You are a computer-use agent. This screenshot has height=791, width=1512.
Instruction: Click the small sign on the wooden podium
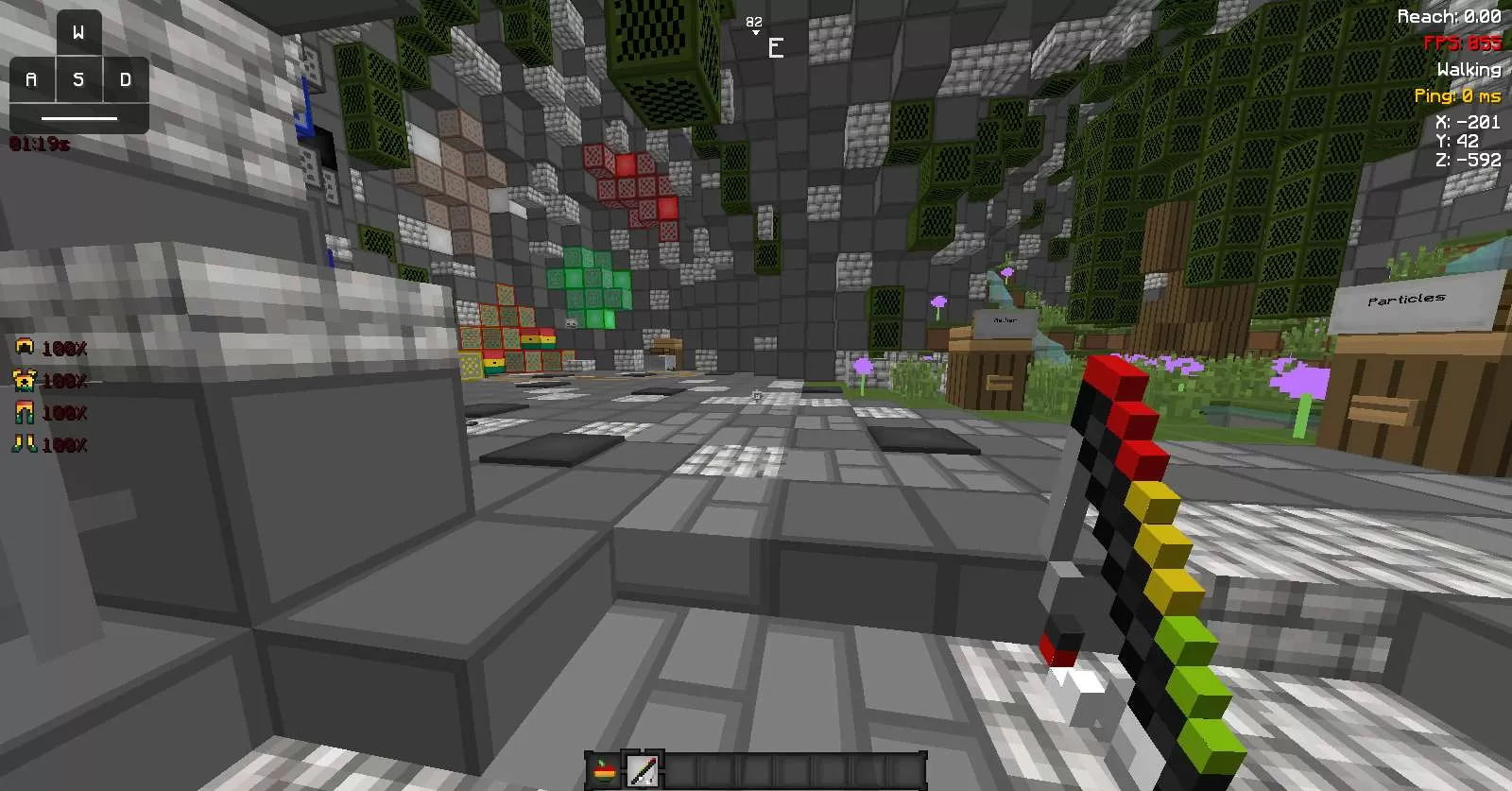[x=1005, y=323]
